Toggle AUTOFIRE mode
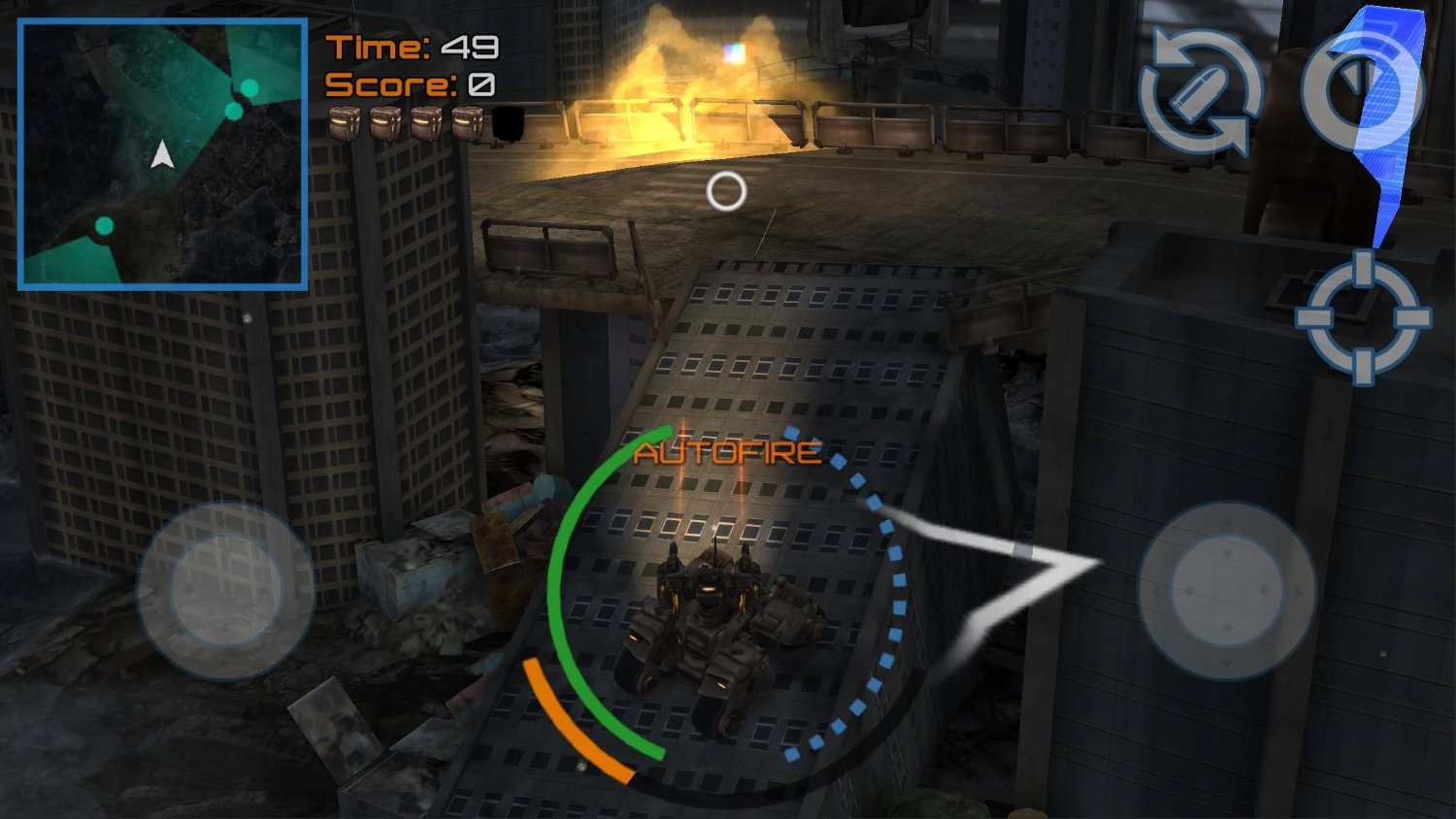Image resolution: width=1456 pixels, height=819 pixels. [x=726, y=450]
